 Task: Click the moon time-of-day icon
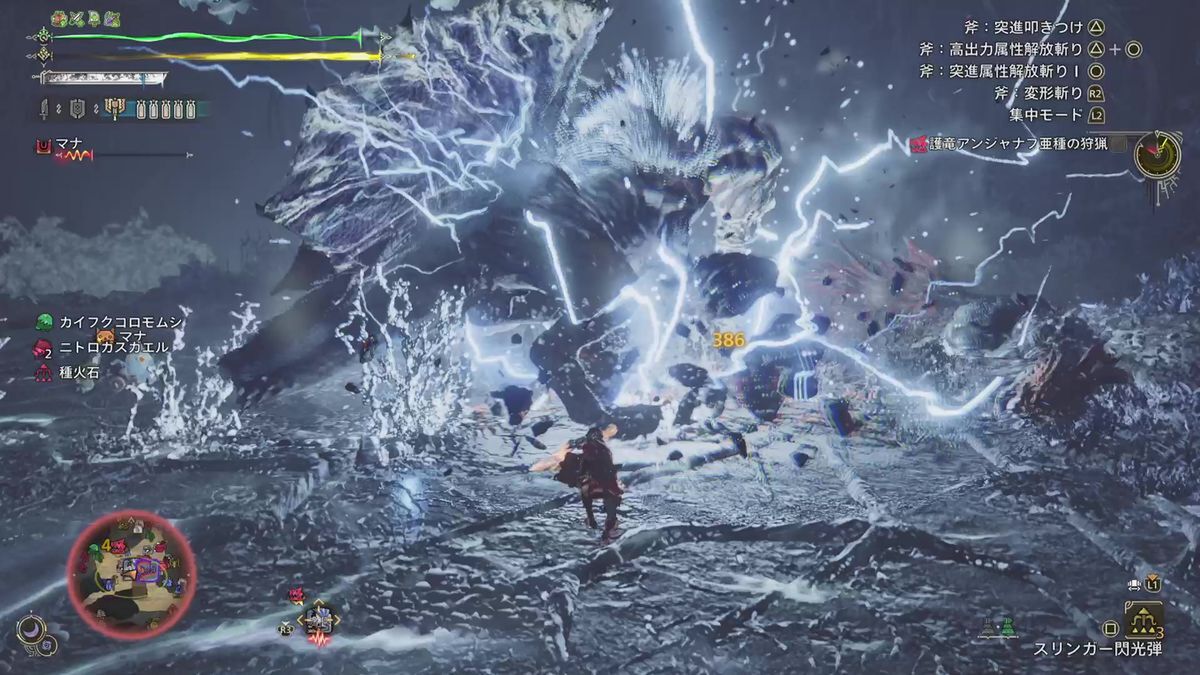coord(30,630)
